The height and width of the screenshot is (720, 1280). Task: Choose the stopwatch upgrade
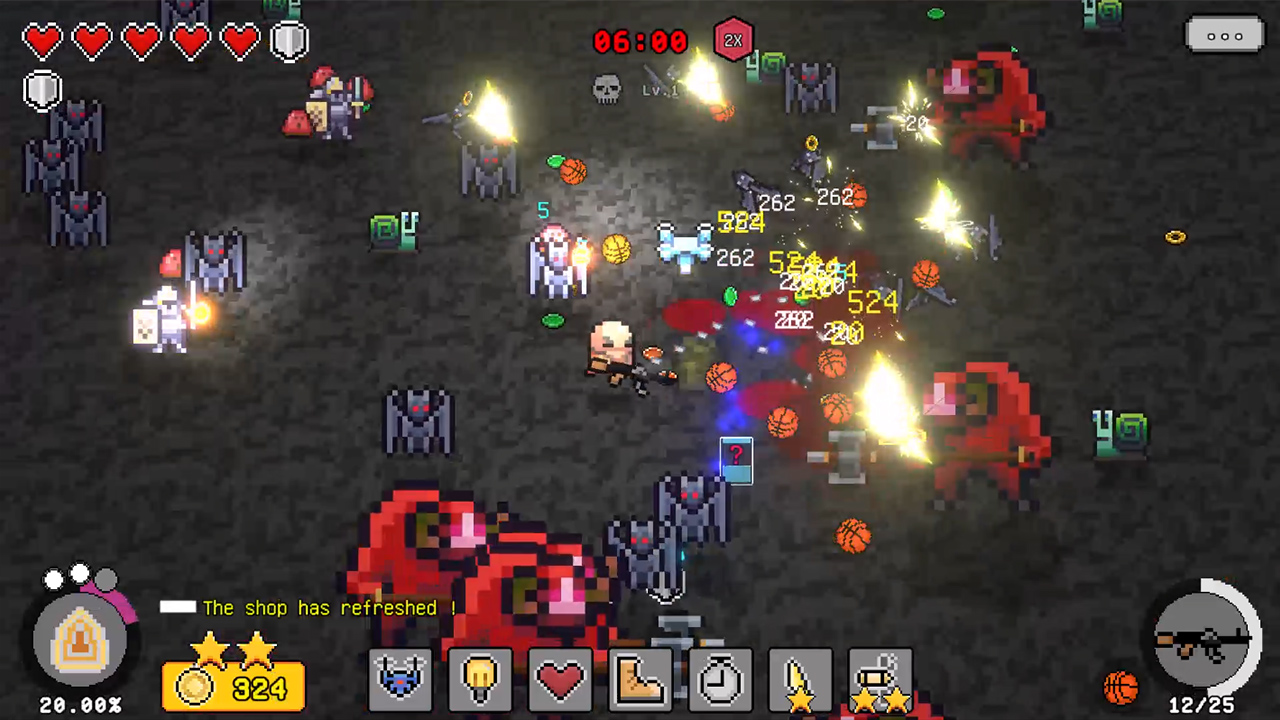(720, 680)
